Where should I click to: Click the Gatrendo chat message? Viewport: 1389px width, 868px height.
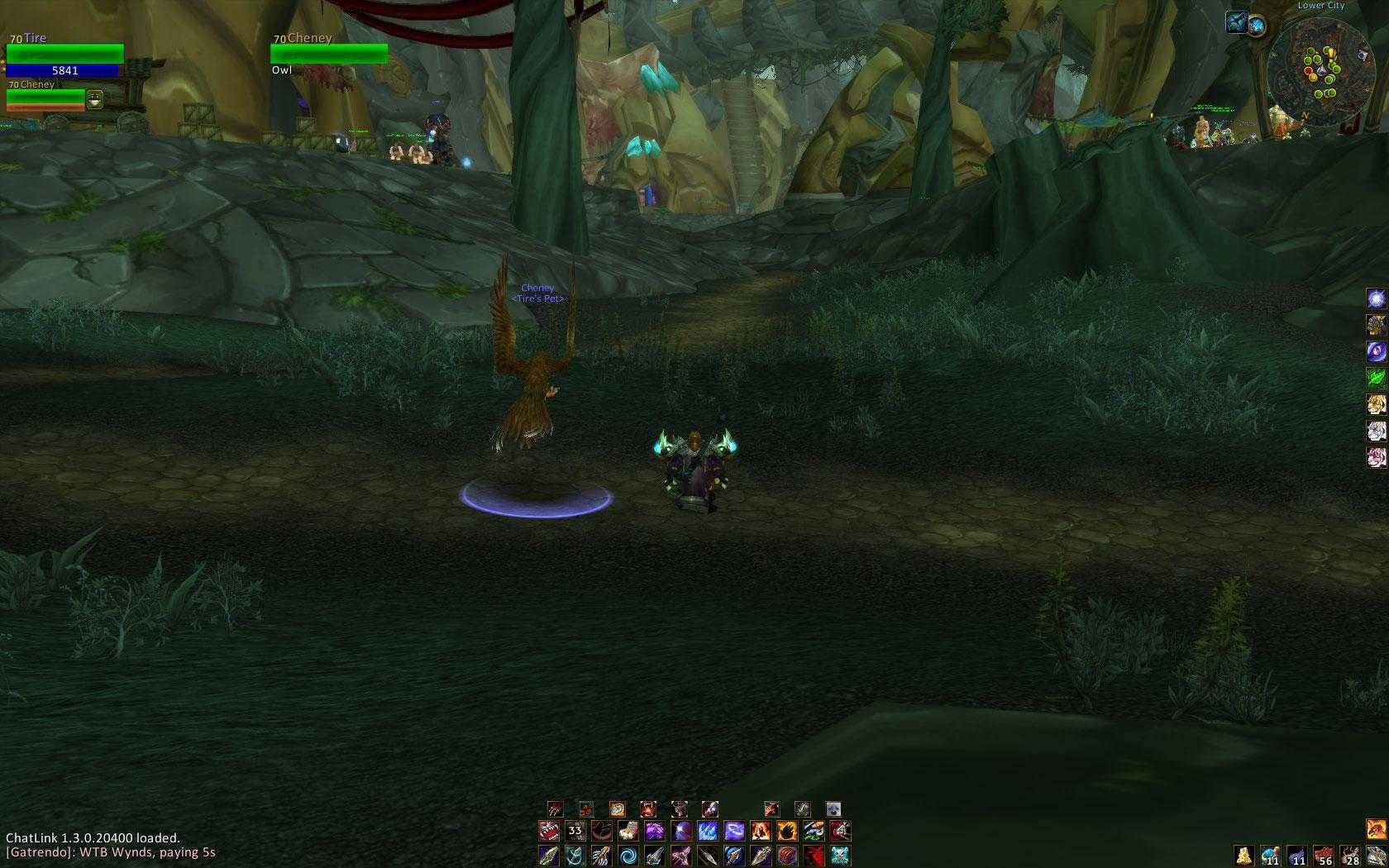[111, 852]
